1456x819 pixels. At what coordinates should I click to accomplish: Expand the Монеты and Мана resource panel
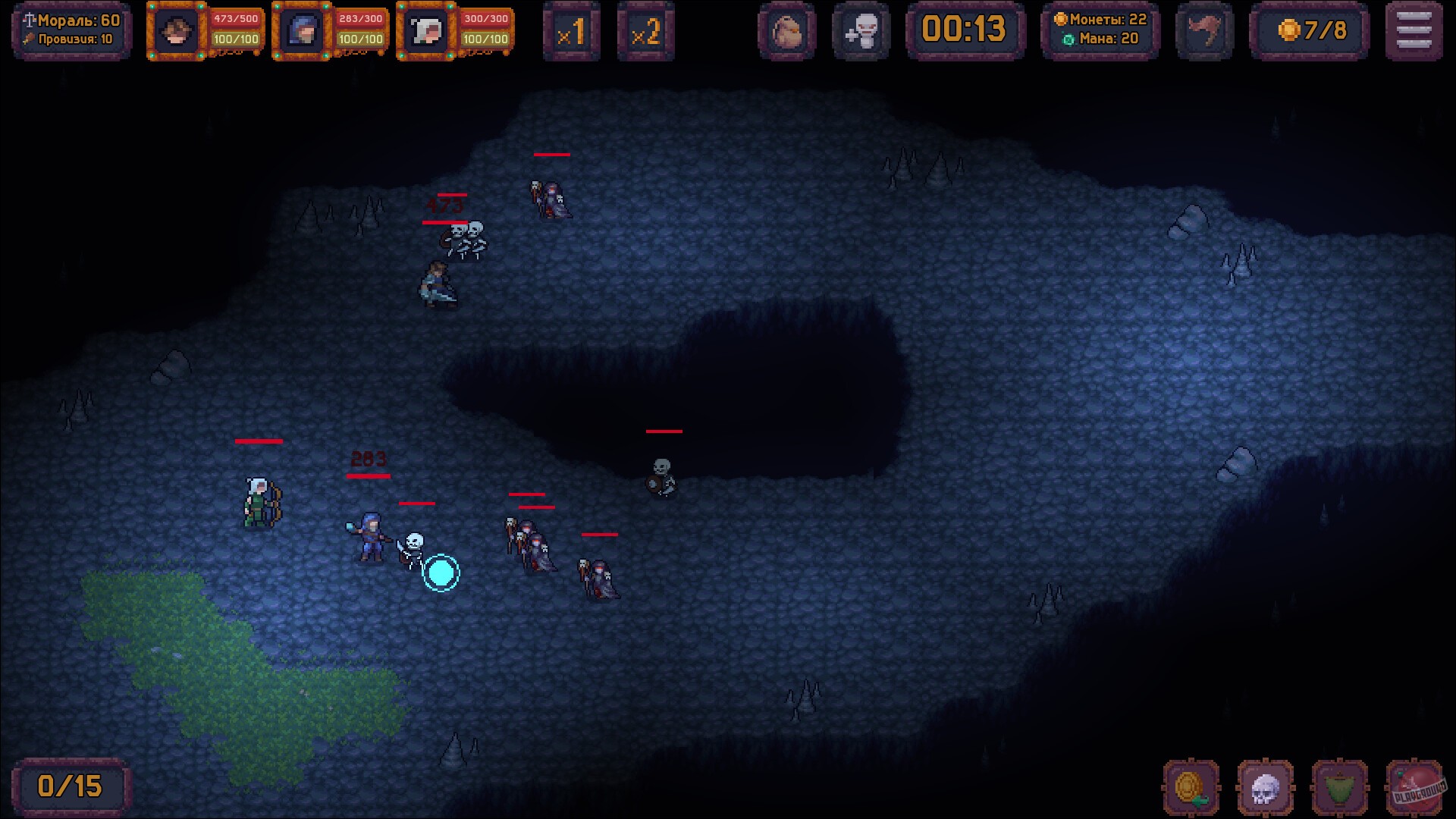click(1099, 31)
